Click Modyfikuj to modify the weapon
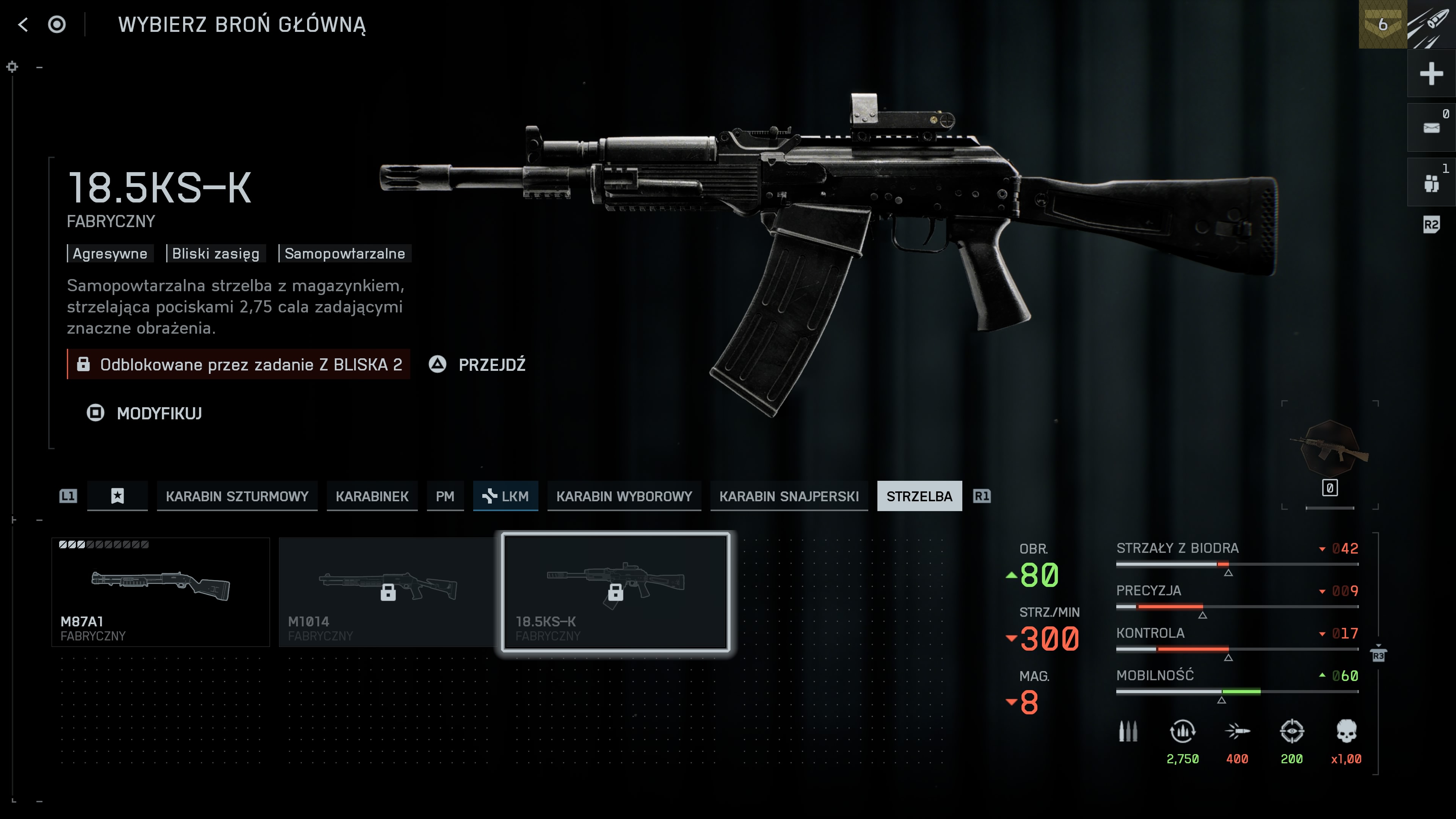This screenshot has width=1456, height=819. pos(159,413)
